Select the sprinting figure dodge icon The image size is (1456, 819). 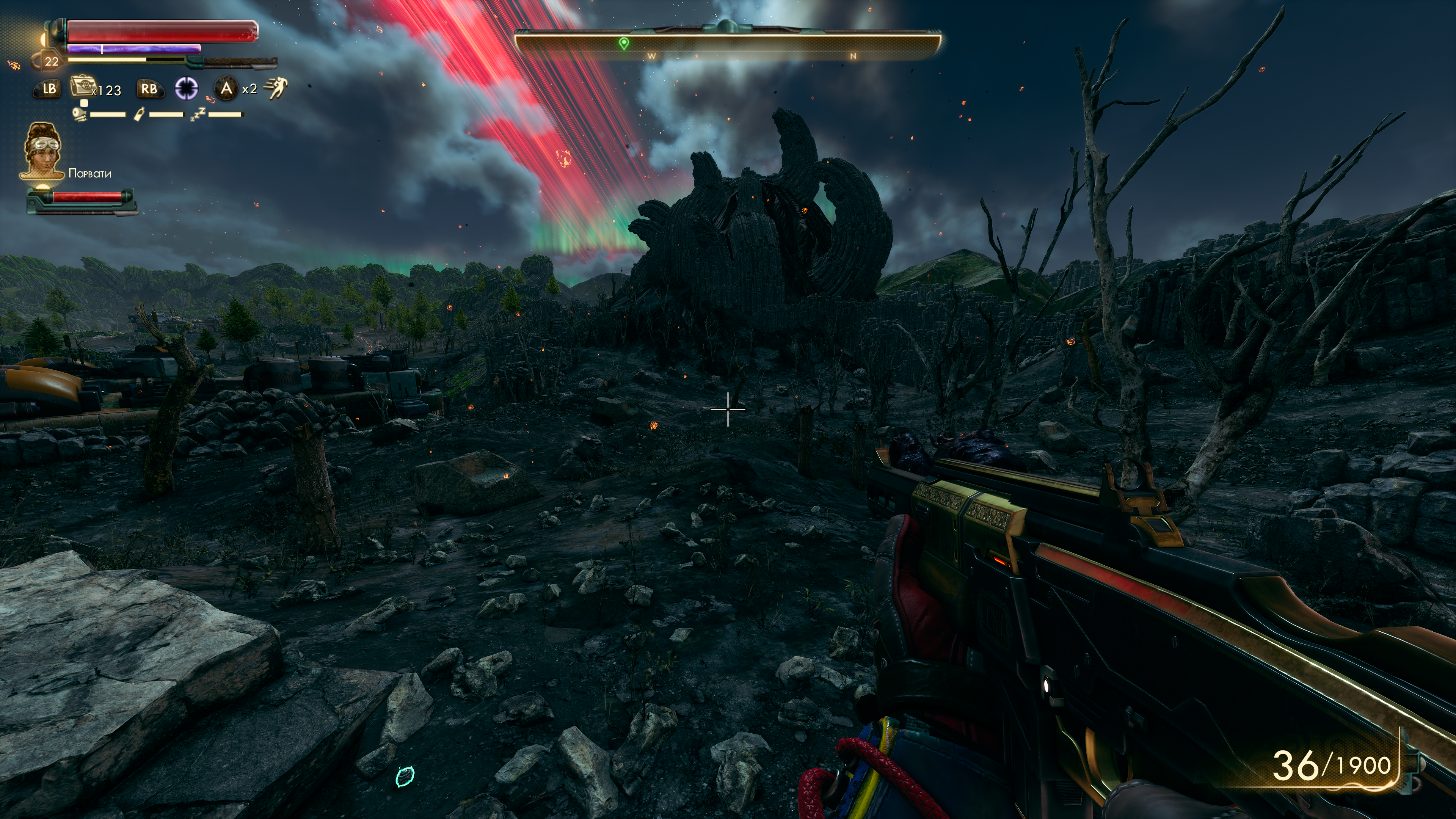[276, 88]
